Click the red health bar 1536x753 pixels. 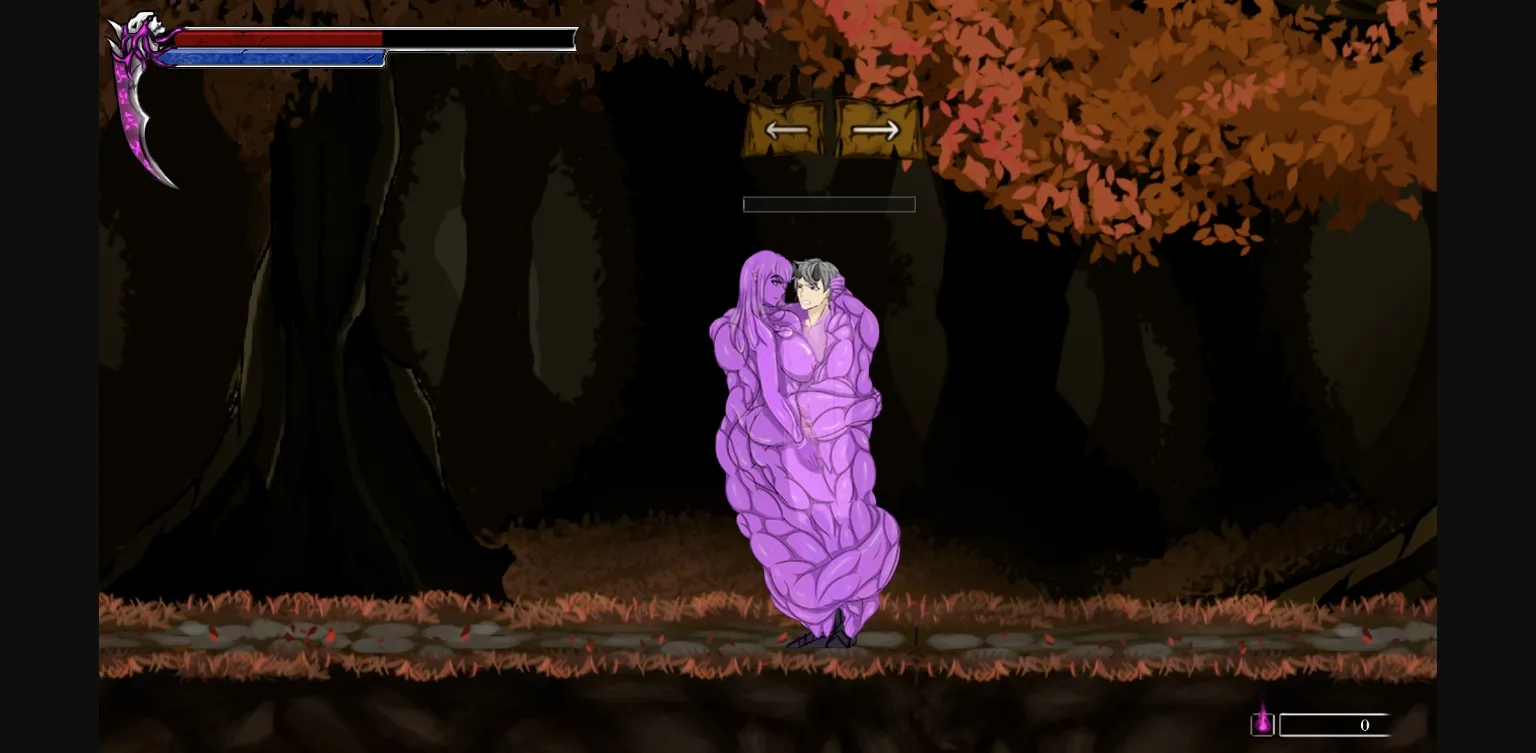[280, 38]
